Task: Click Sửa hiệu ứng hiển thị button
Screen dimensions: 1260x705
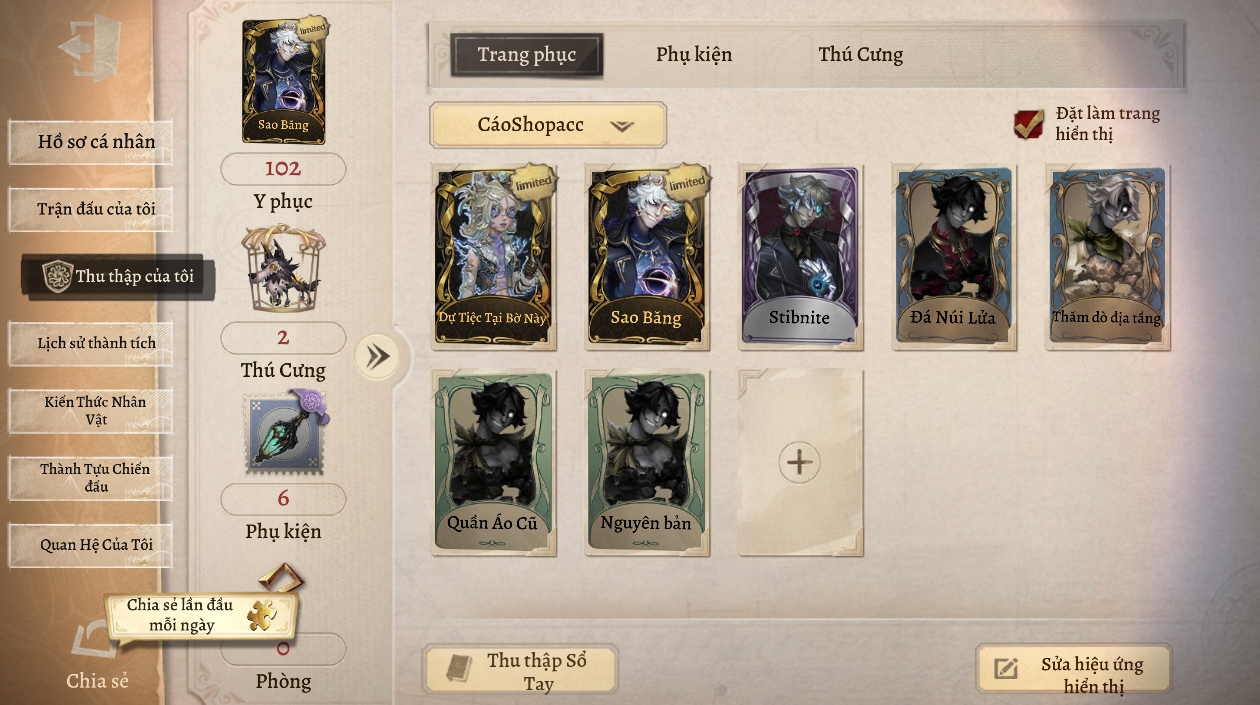Action: [1073, 670]
